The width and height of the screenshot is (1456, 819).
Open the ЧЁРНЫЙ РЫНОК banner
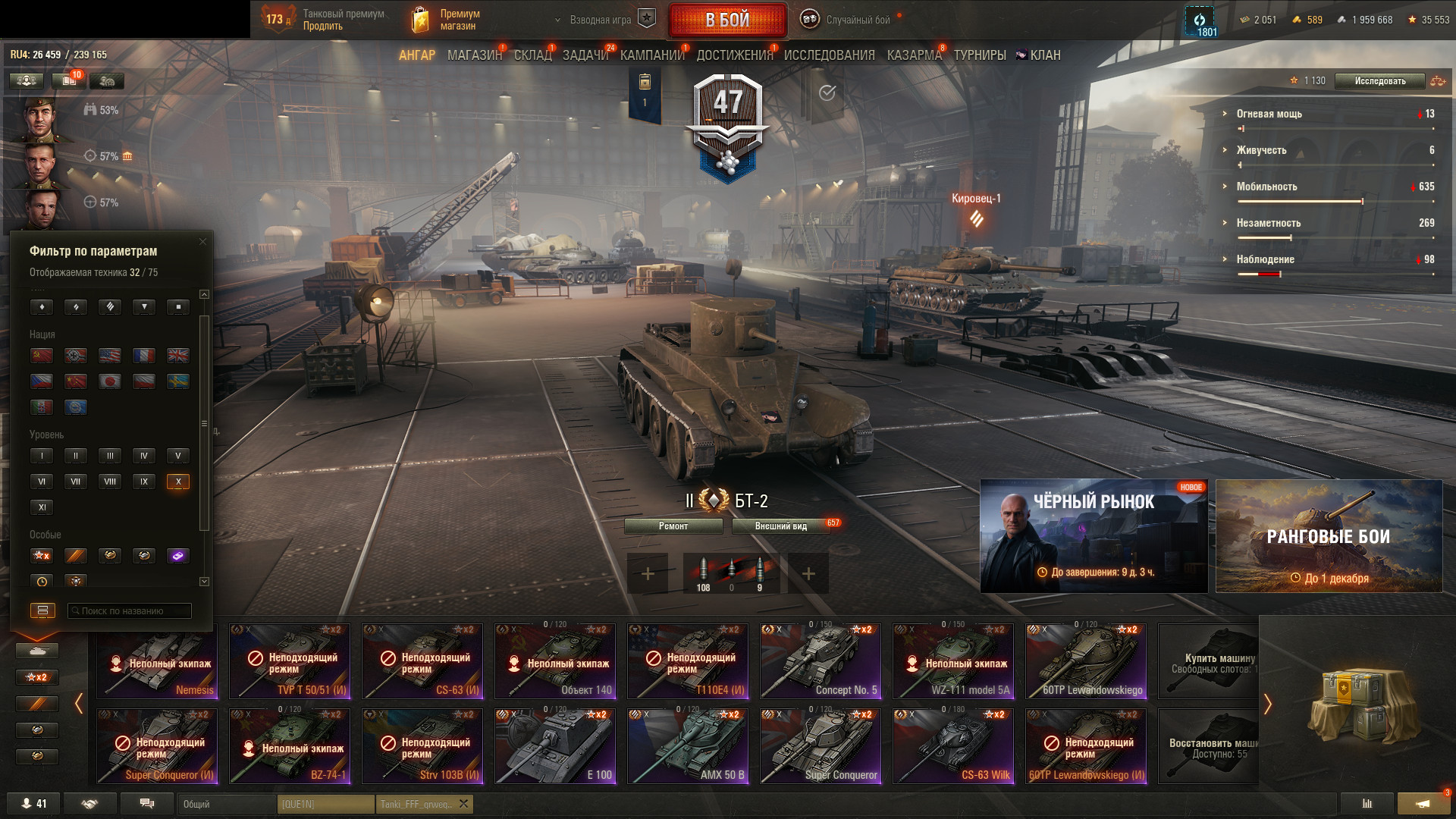(1094, 536)
